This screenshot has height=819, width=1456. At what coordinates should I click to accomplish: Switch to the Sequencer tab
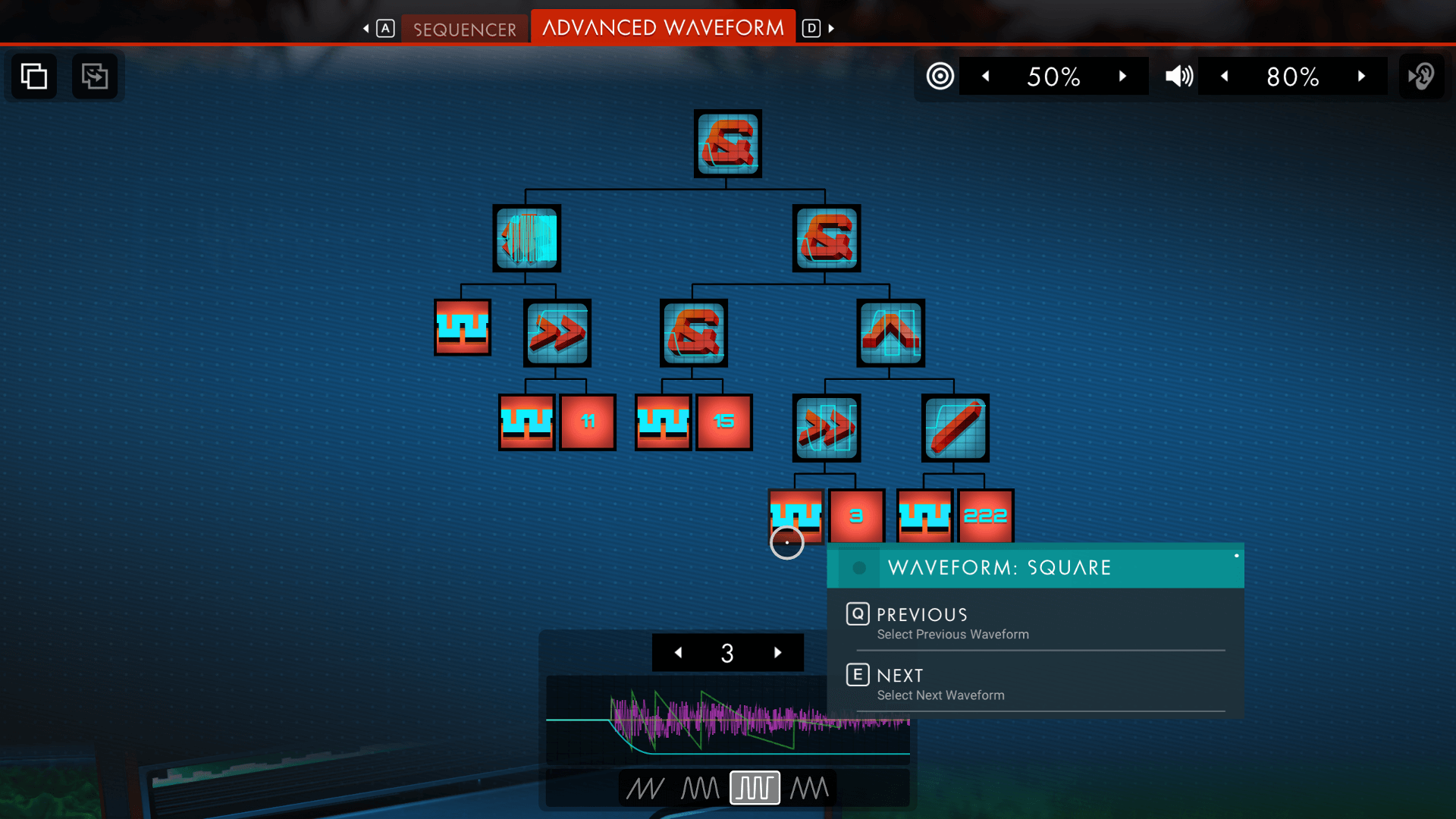464,29
